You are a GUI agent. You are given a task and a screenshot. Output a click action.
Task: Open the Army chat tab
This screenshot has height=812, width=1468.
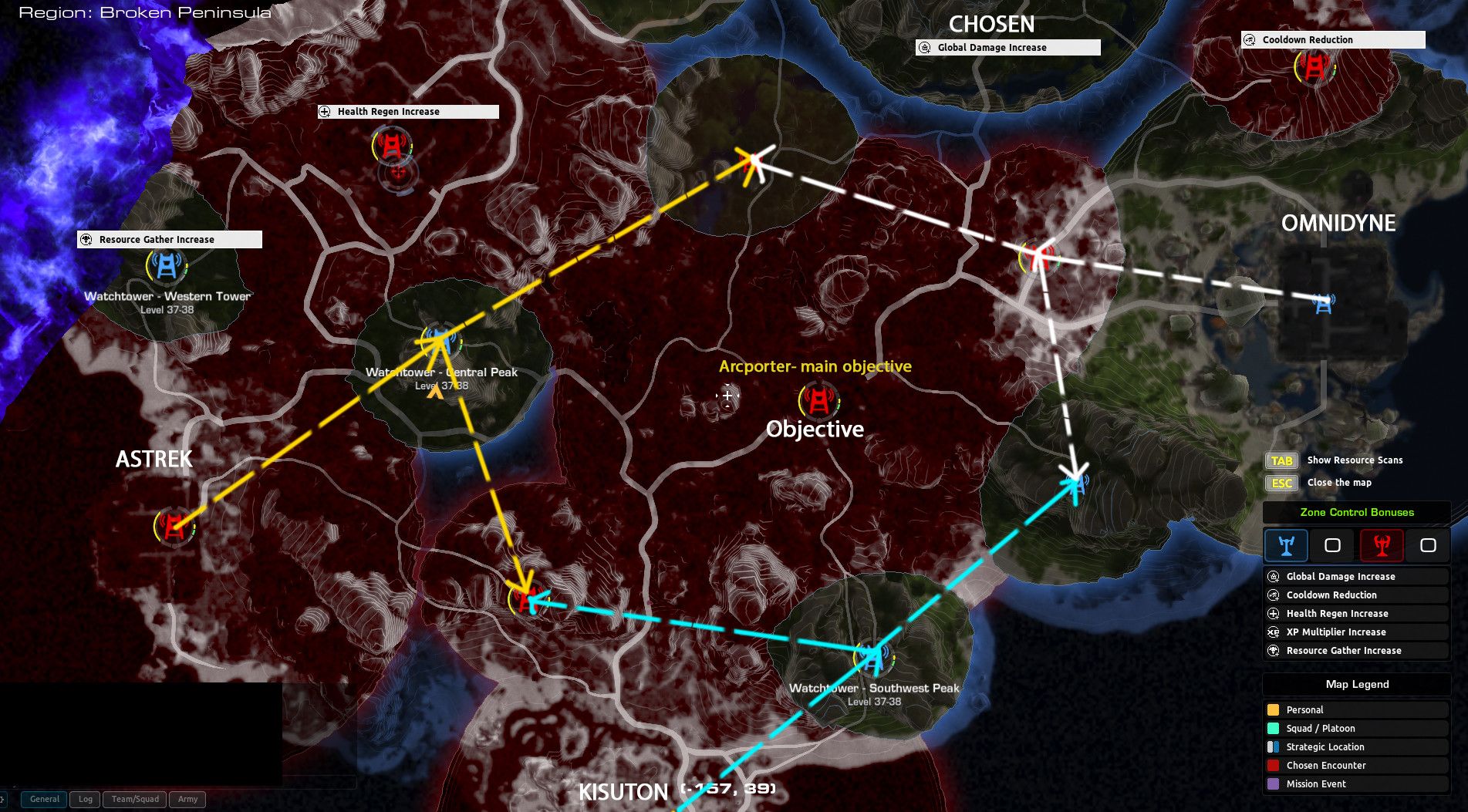pyautogui.click(x=187, y=800)
